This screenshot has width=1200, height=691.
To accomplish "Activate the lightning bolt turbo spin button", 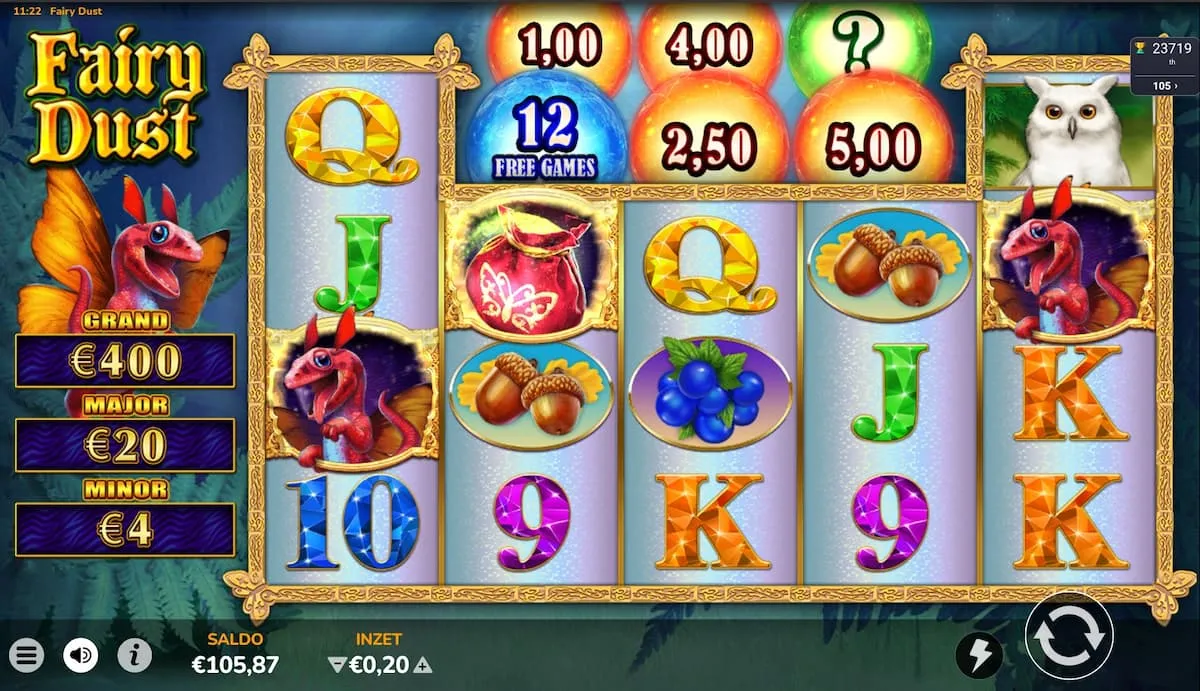I will click(979, 656).
